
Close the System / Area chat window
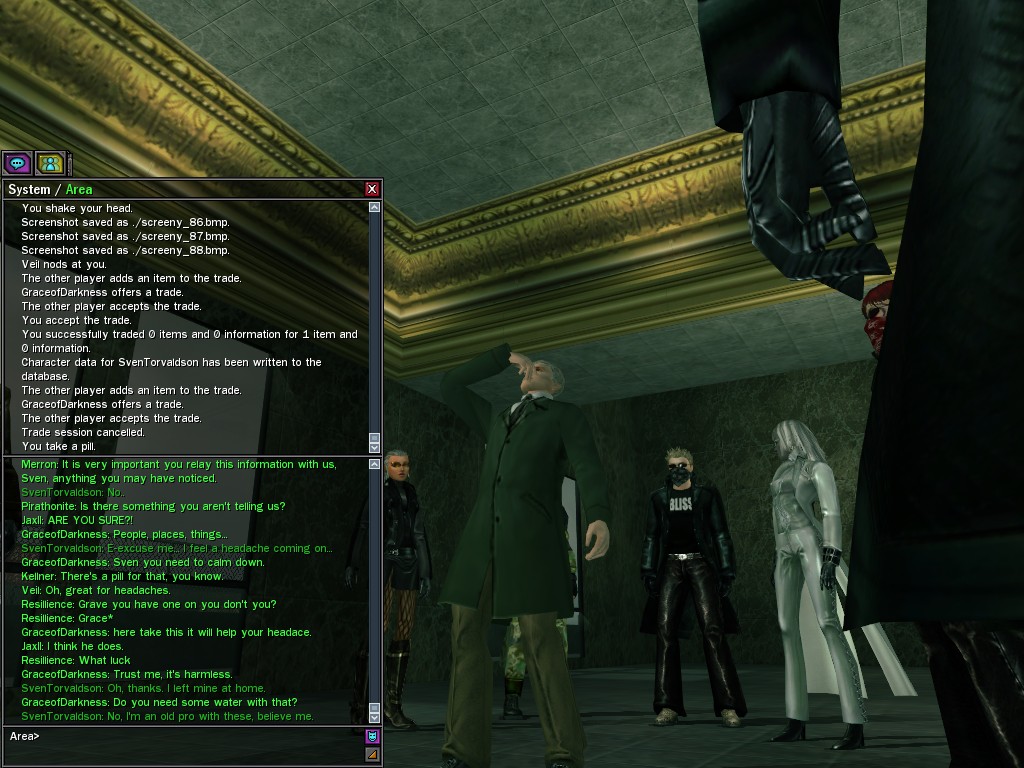[372, 189]
